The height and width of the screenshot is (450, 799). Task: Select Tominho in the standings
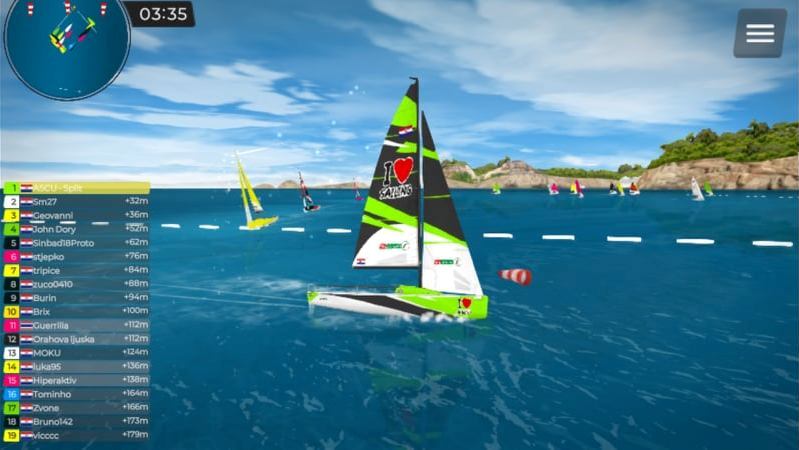click(x=76, y=394)
